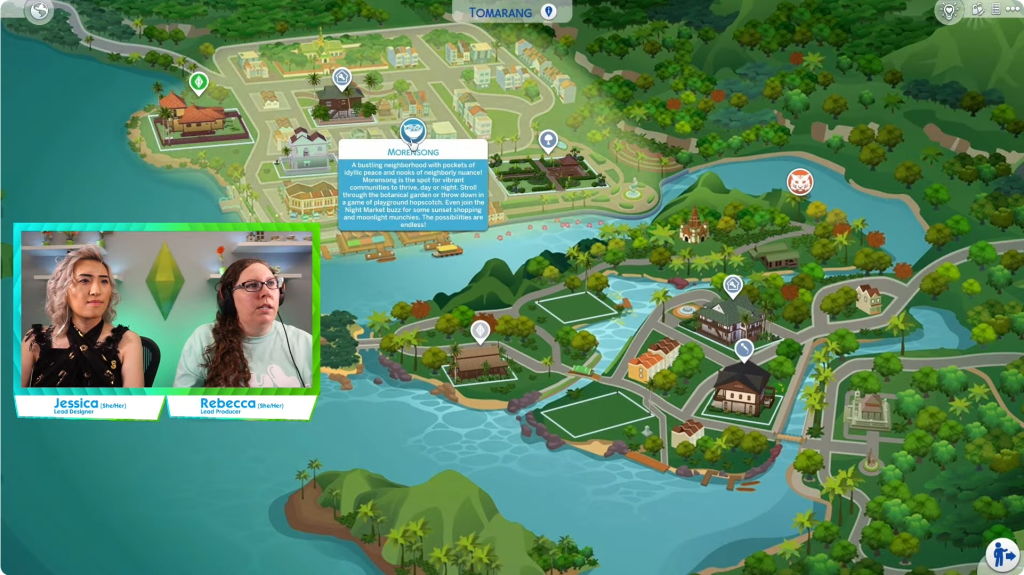Click the orange tiger sanctuary marker
Viewport: 1024px width, 575px height.
click(799, 181)
